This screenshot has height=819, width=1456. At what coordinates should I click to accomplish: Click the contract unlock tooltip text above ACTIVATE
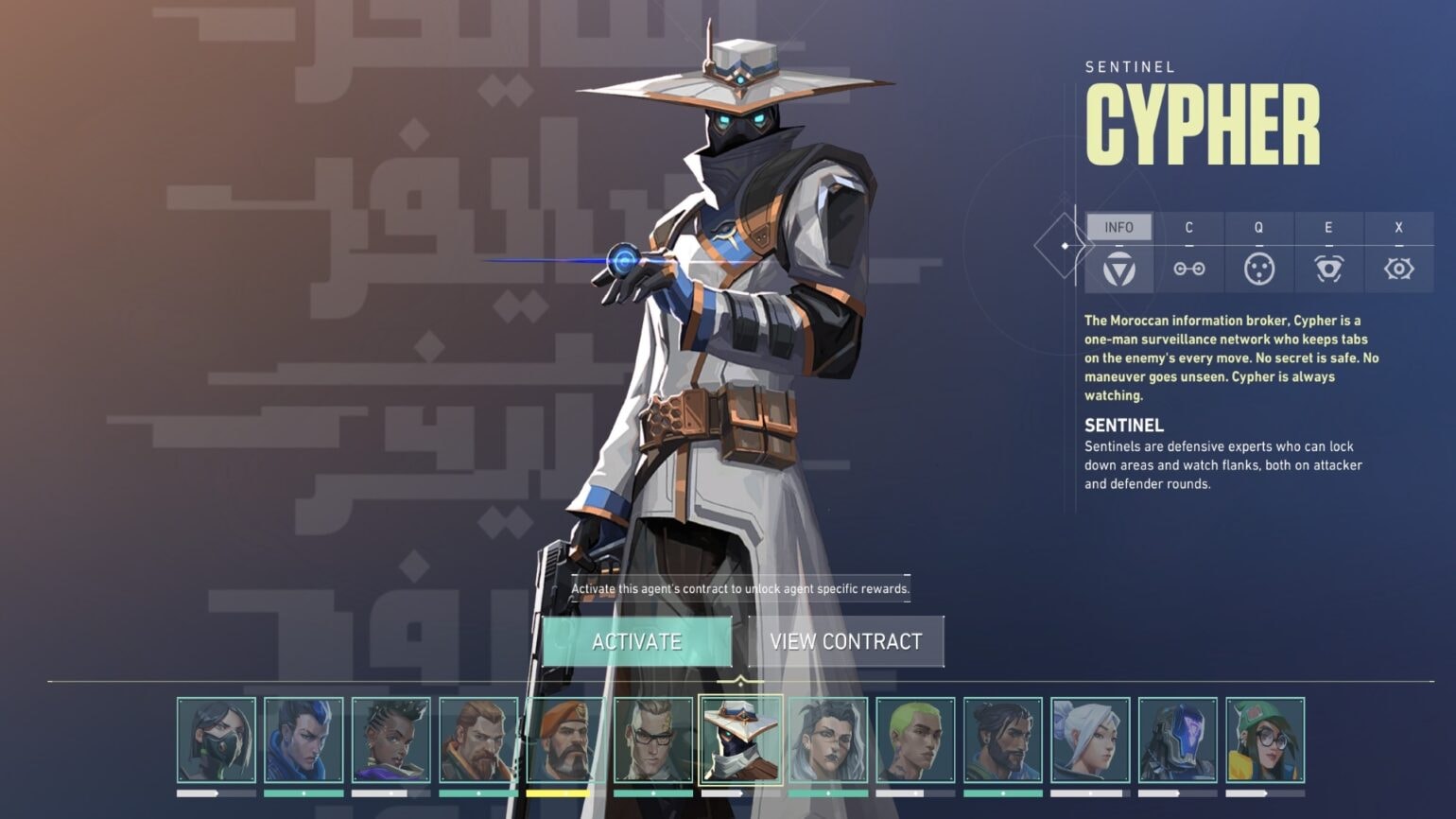pyautogui.click(x=739, y=587)
